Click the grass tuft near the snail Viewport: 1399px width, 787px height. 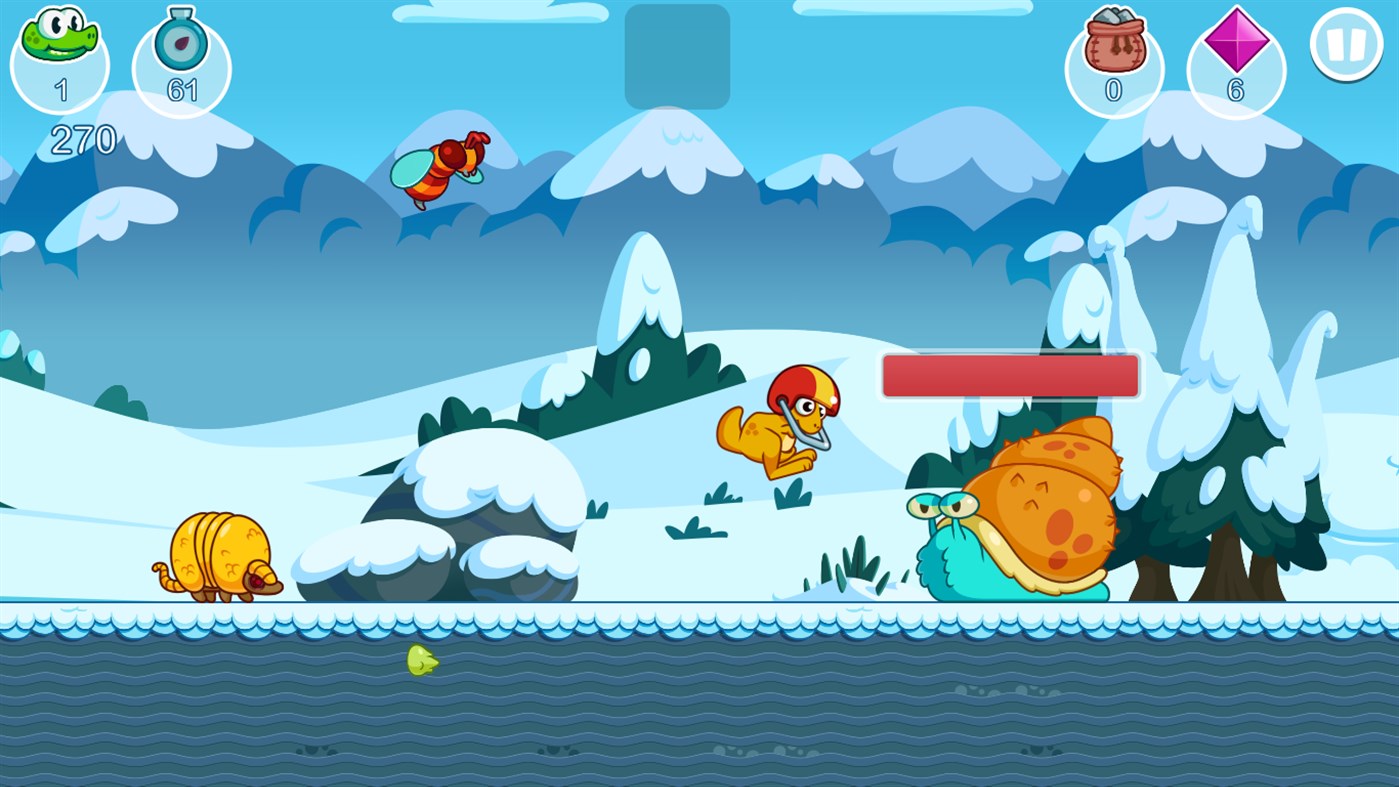point(855,565)
